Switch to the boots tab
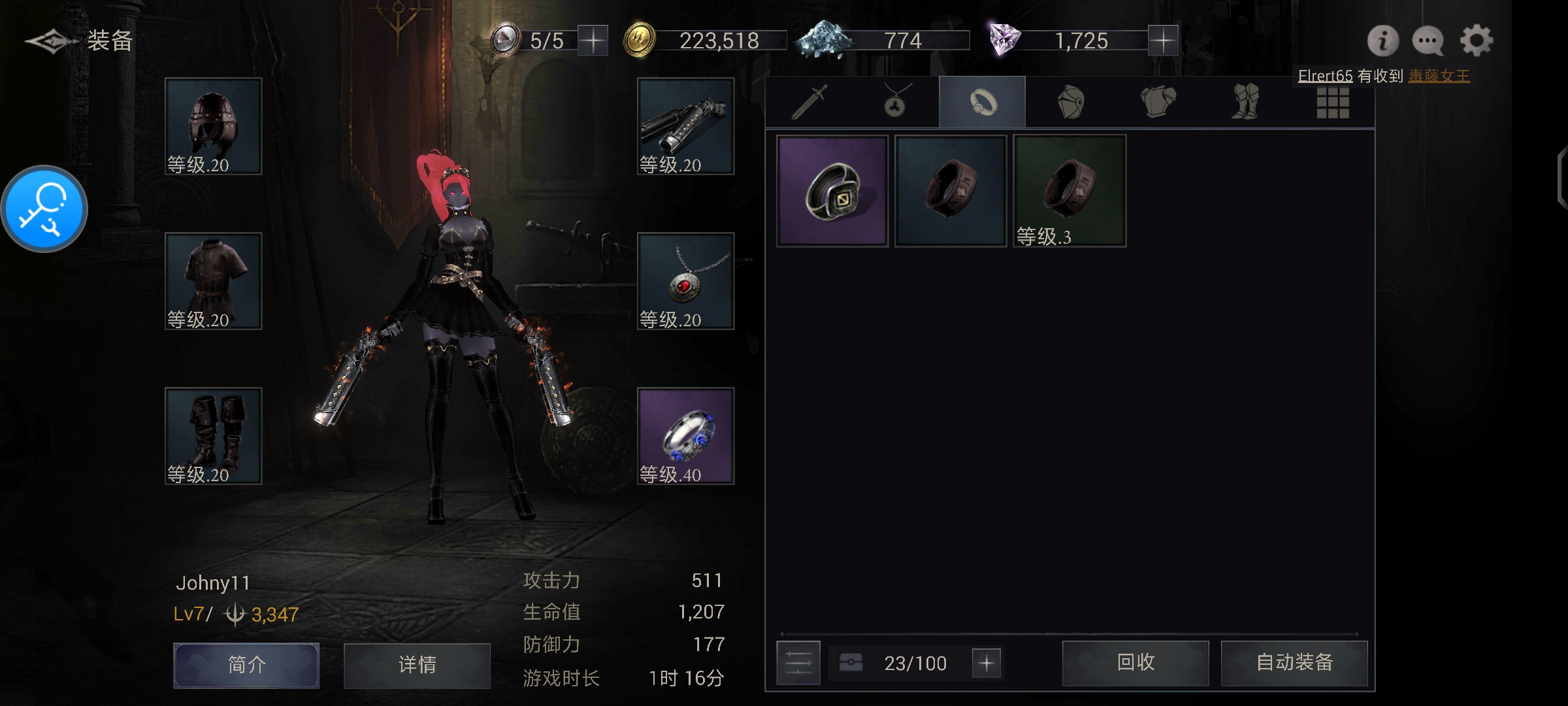This screenshot has height=706, width=1568. pos(1245,102)
